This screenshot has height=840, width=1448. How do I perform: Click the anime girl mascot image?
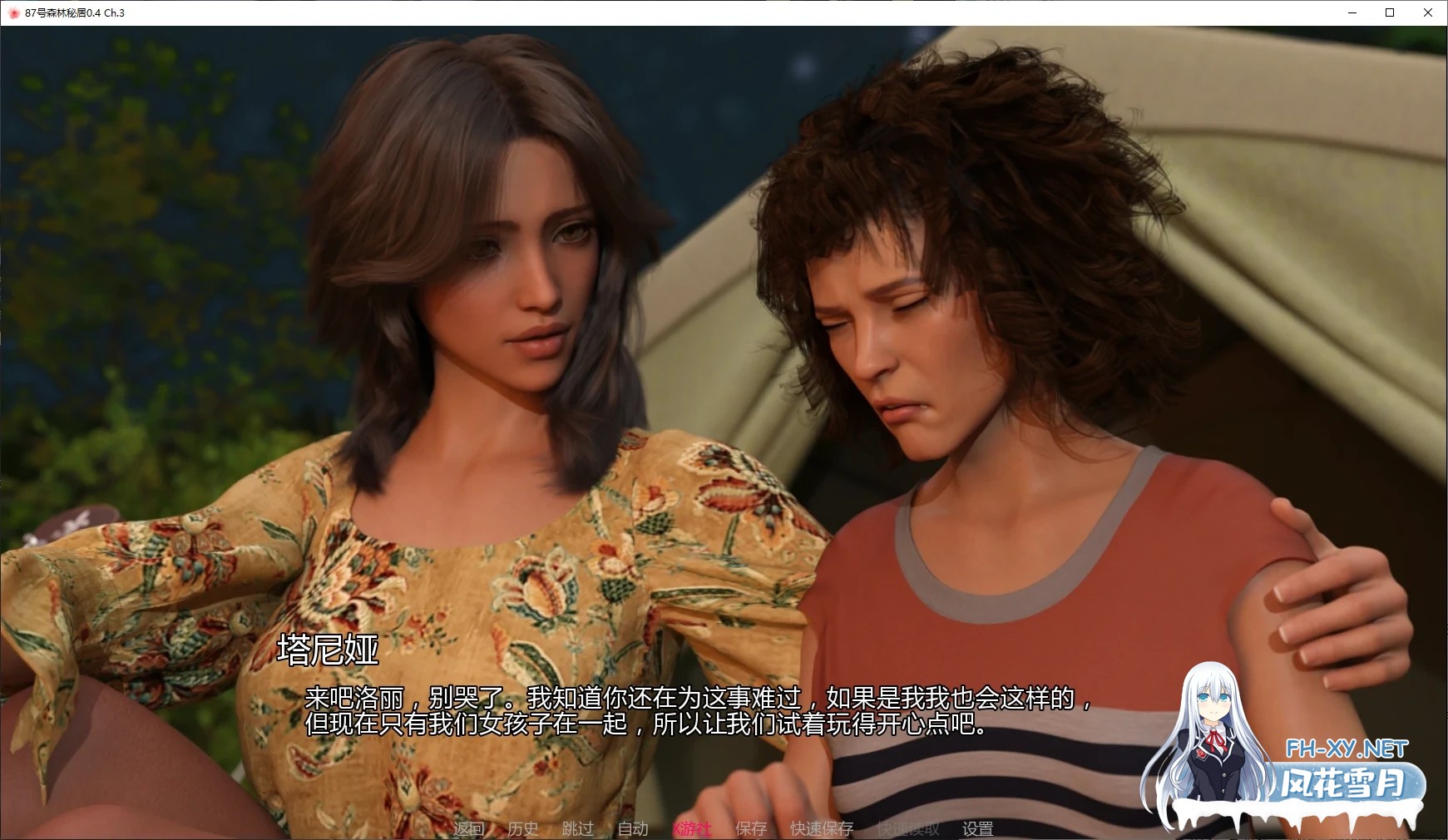(1216, 732)
